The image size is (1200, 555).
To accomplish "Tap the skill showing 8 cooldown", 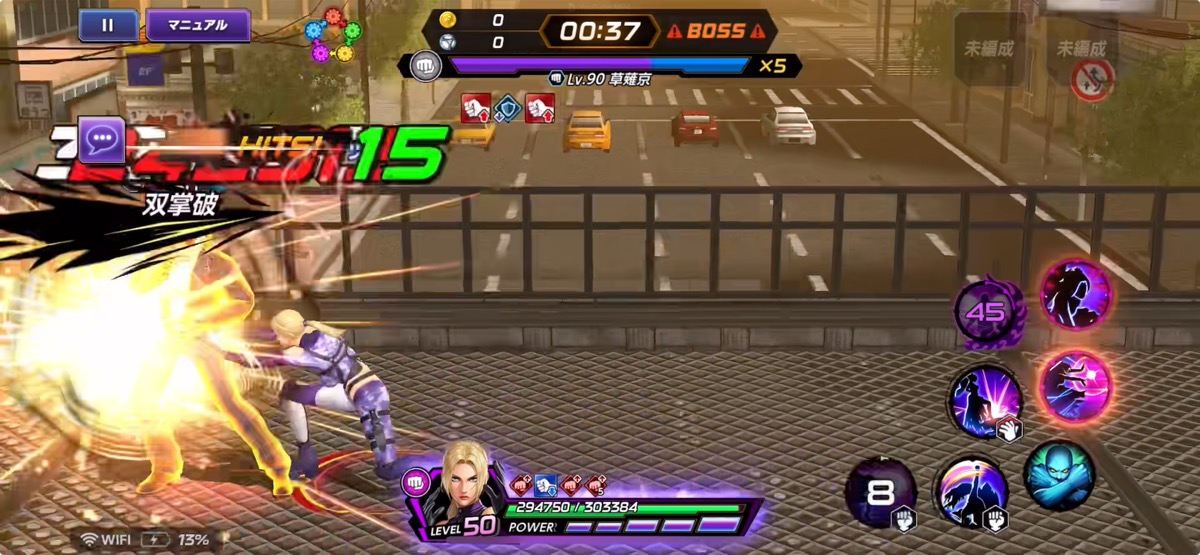I will pos(880,492).
